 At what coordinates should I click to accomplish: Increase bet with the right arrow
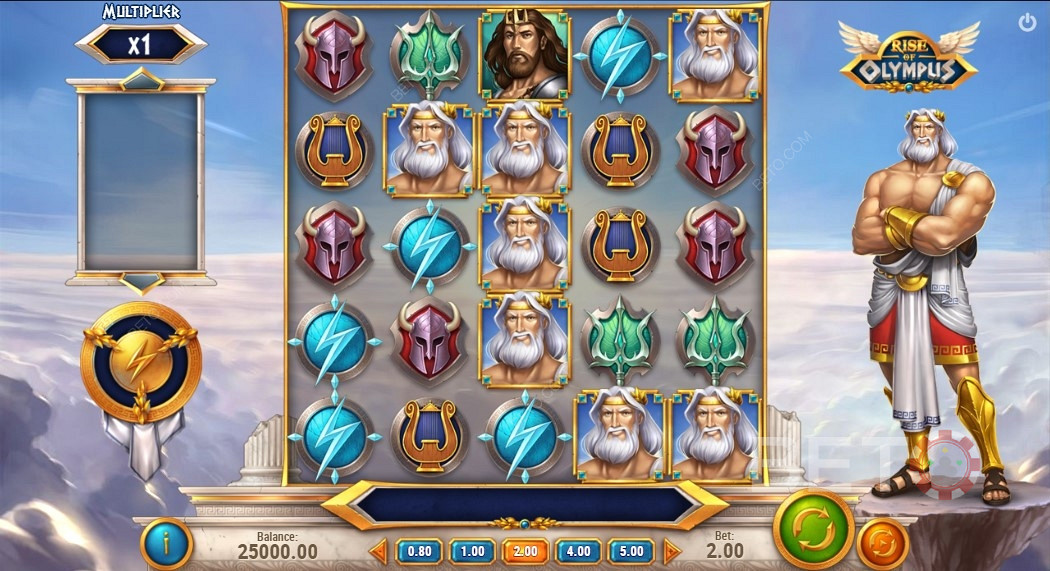(x=671, y=551)
